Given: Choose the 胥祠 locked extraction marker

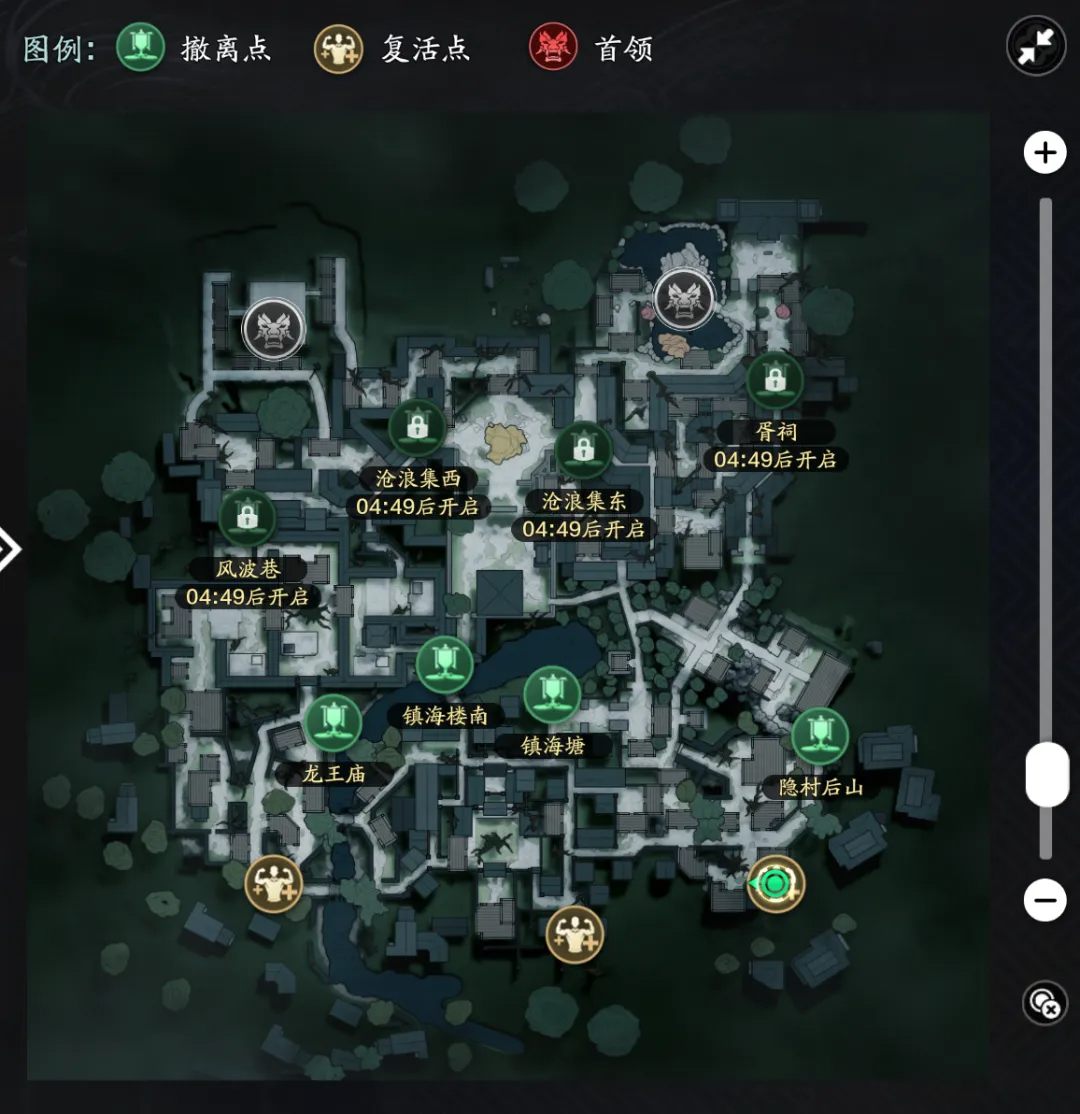Looking at the screenshot, I should 775,380.
